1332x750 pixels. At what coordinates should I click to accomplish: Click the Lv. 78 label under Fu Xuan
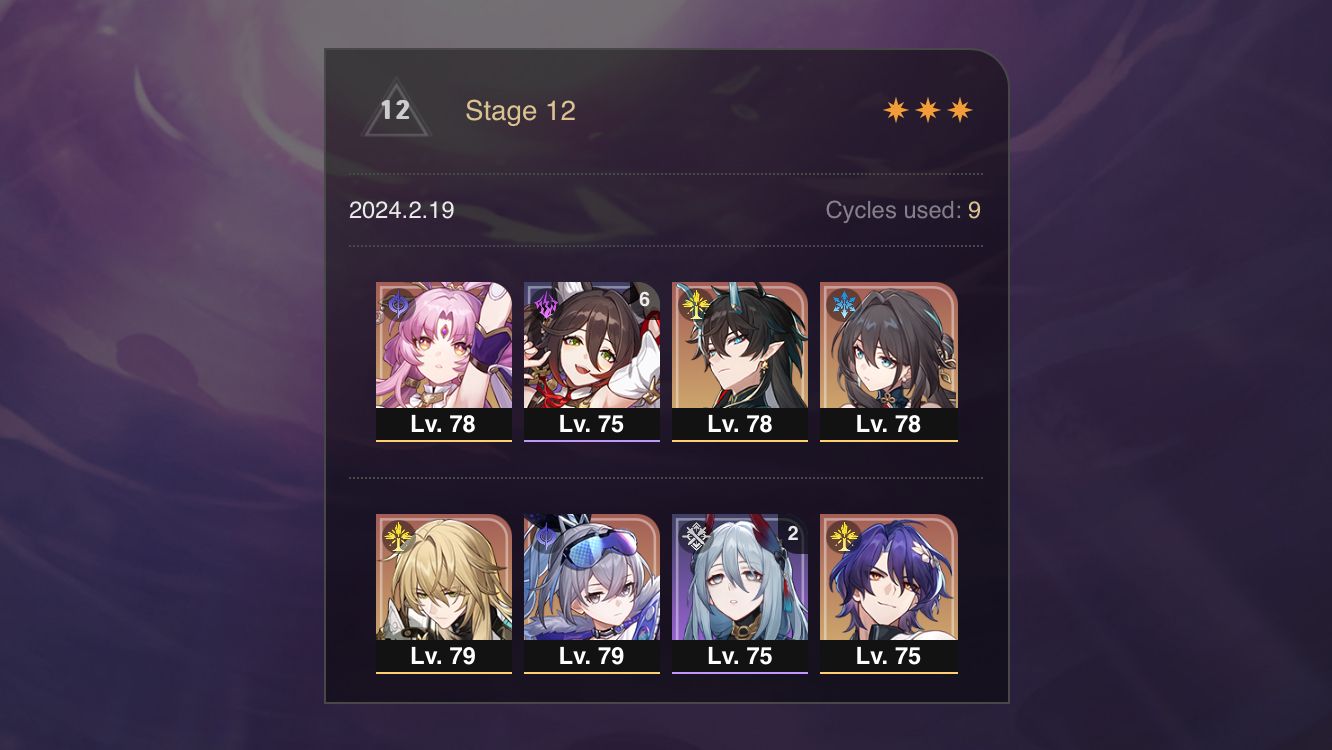[444, 424]
